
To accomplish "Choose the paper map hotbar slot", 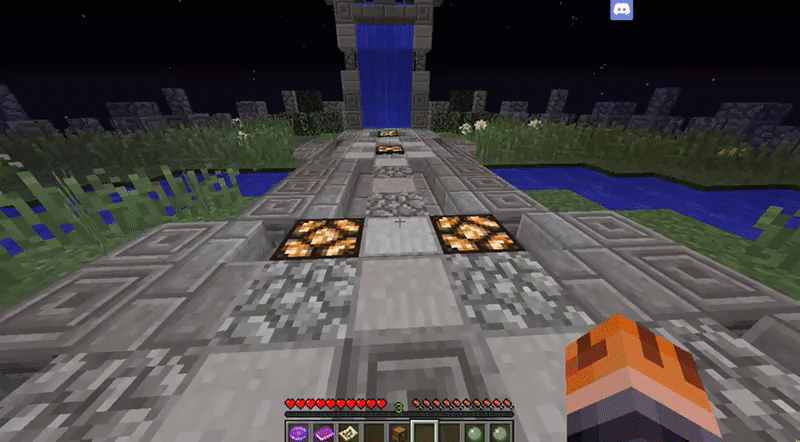I will pyautogui.click(x=349, y=432).
